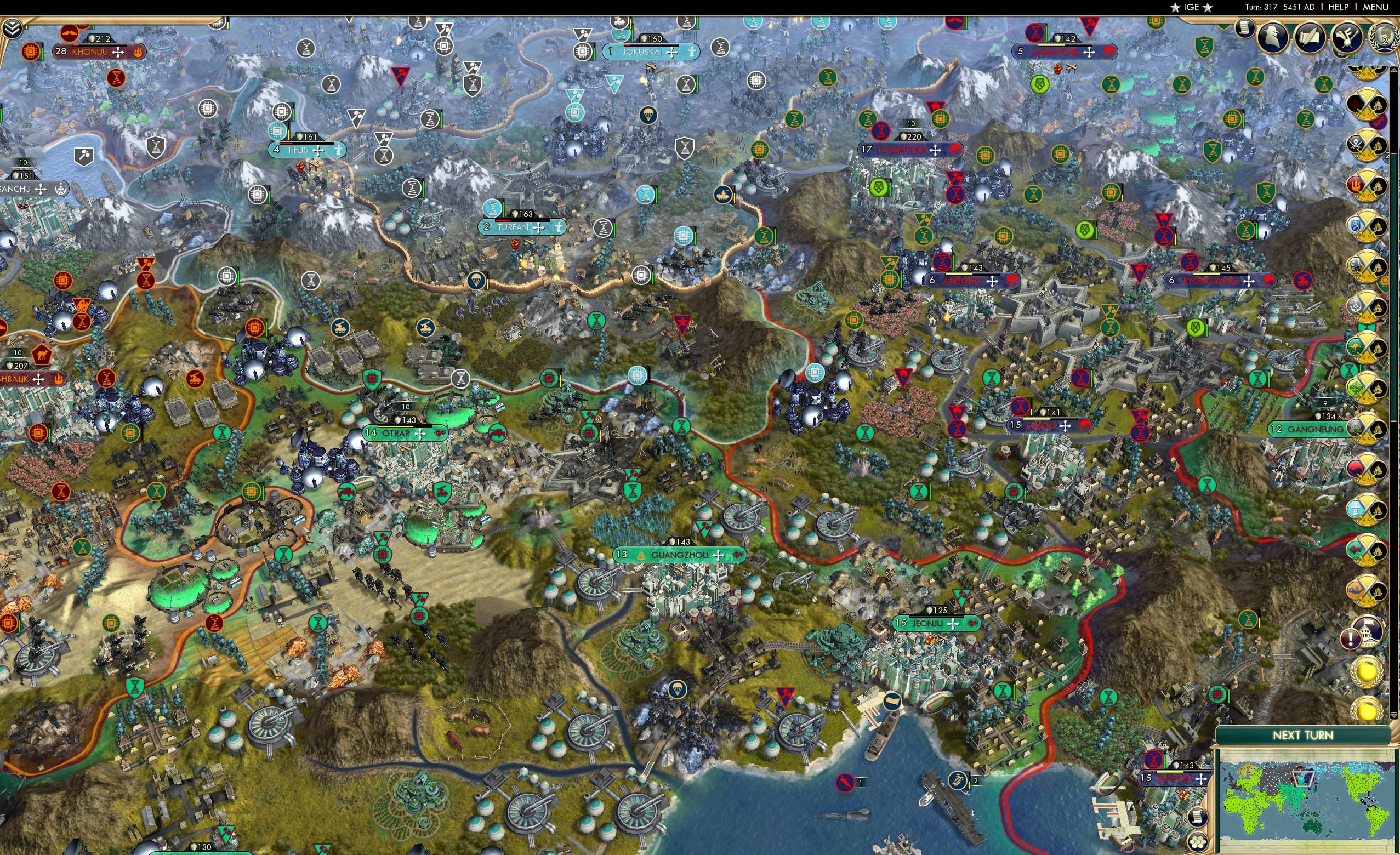The image size is (1400, 855).
Task: Click the flaming war declaration notification
Action: pos(1366,185)
